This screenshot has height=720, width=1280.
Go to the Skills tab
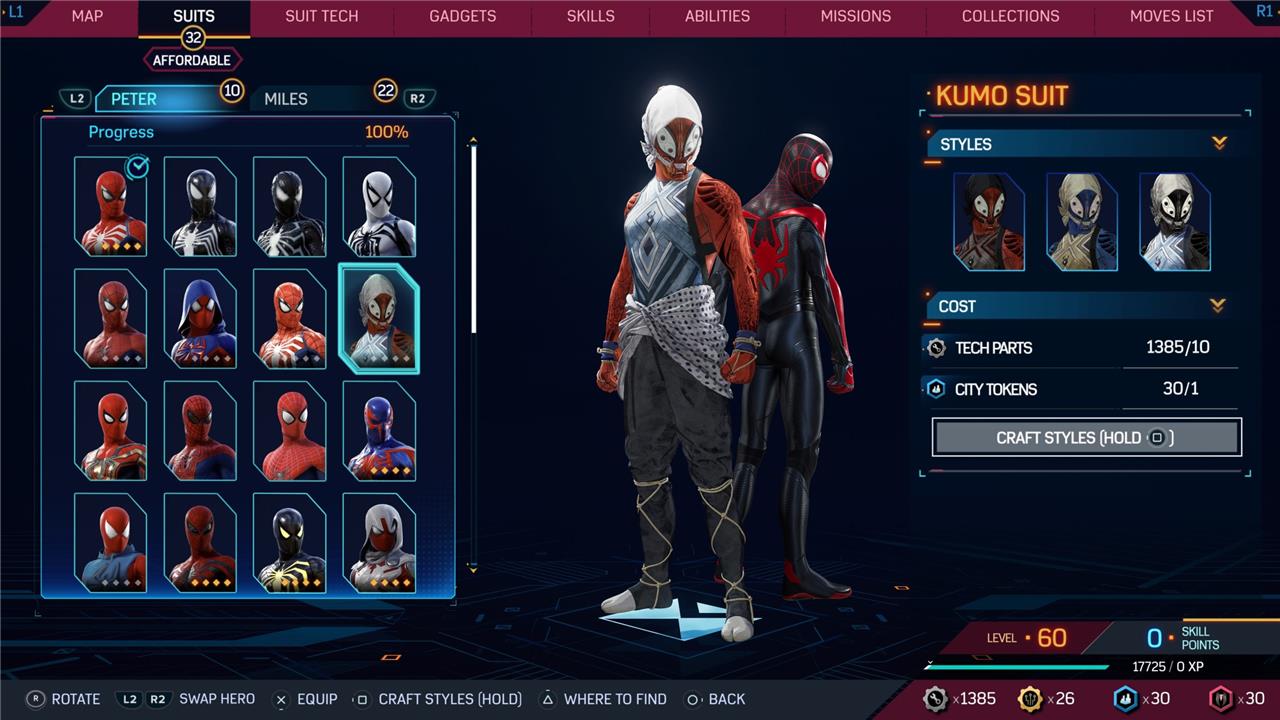click(590, 16)
